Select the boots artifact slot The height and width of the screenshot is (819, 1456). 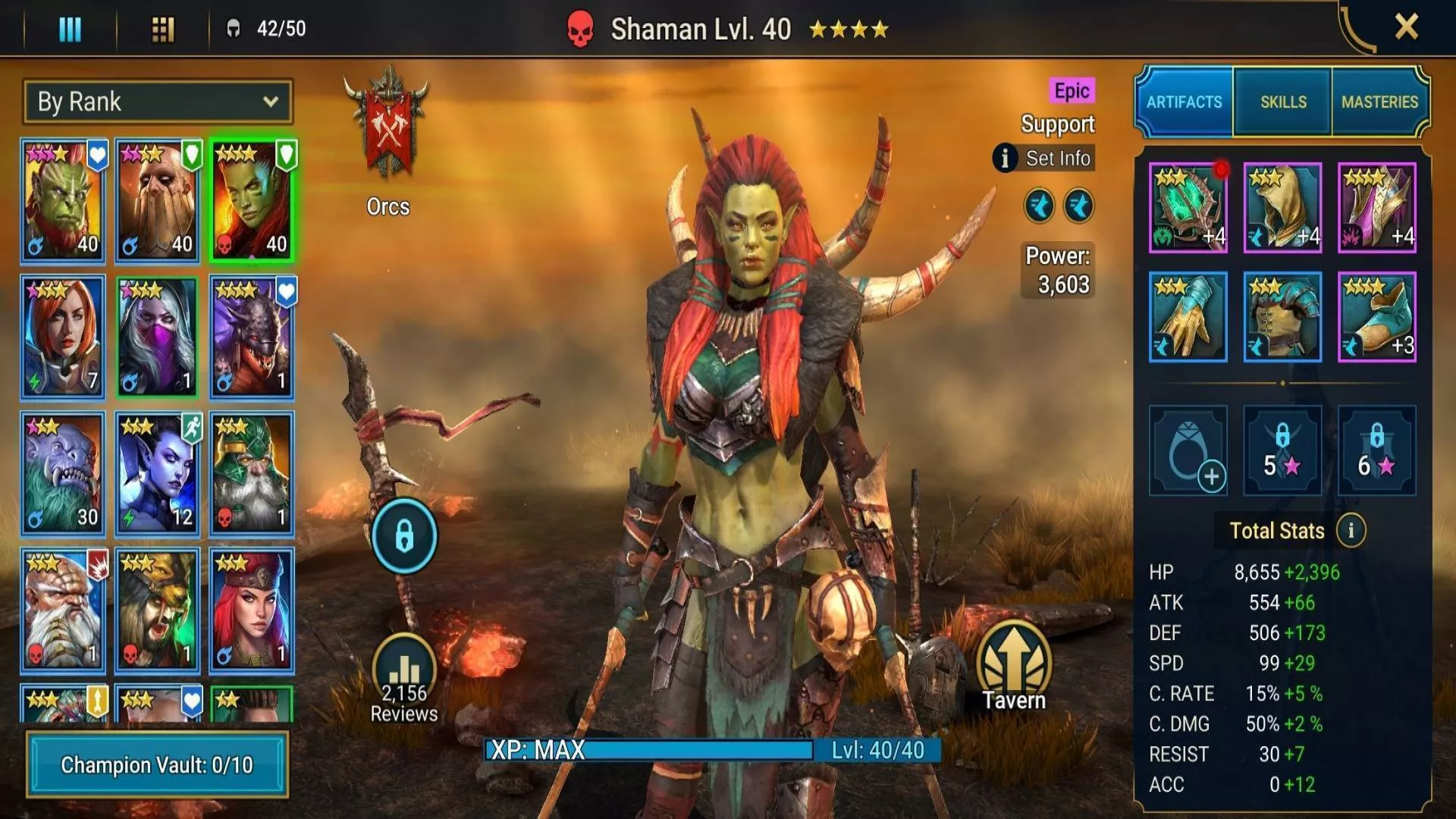pyautogui.click(x=1376, y=316)
